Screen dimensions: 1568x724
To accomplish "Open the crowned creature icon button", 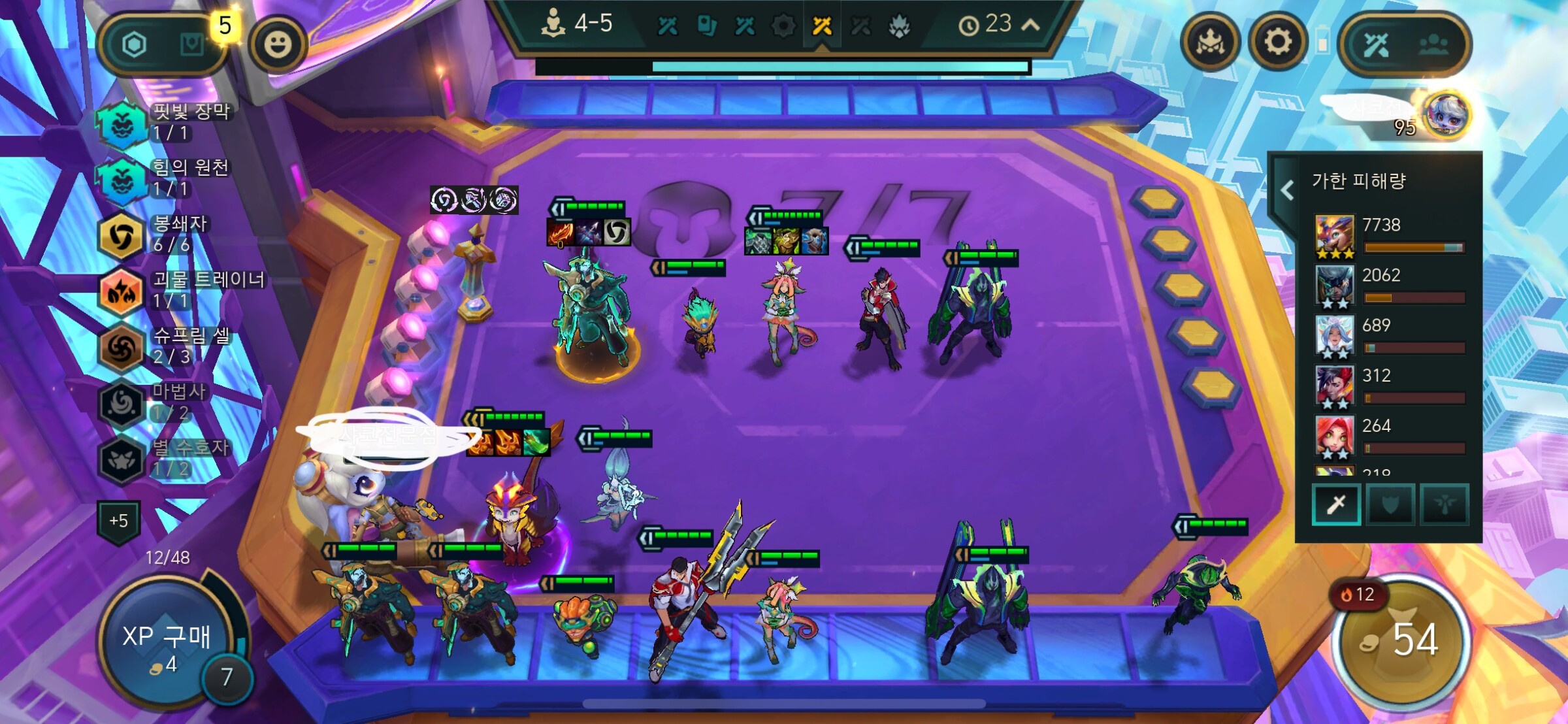I will (x=1210, y=43).
